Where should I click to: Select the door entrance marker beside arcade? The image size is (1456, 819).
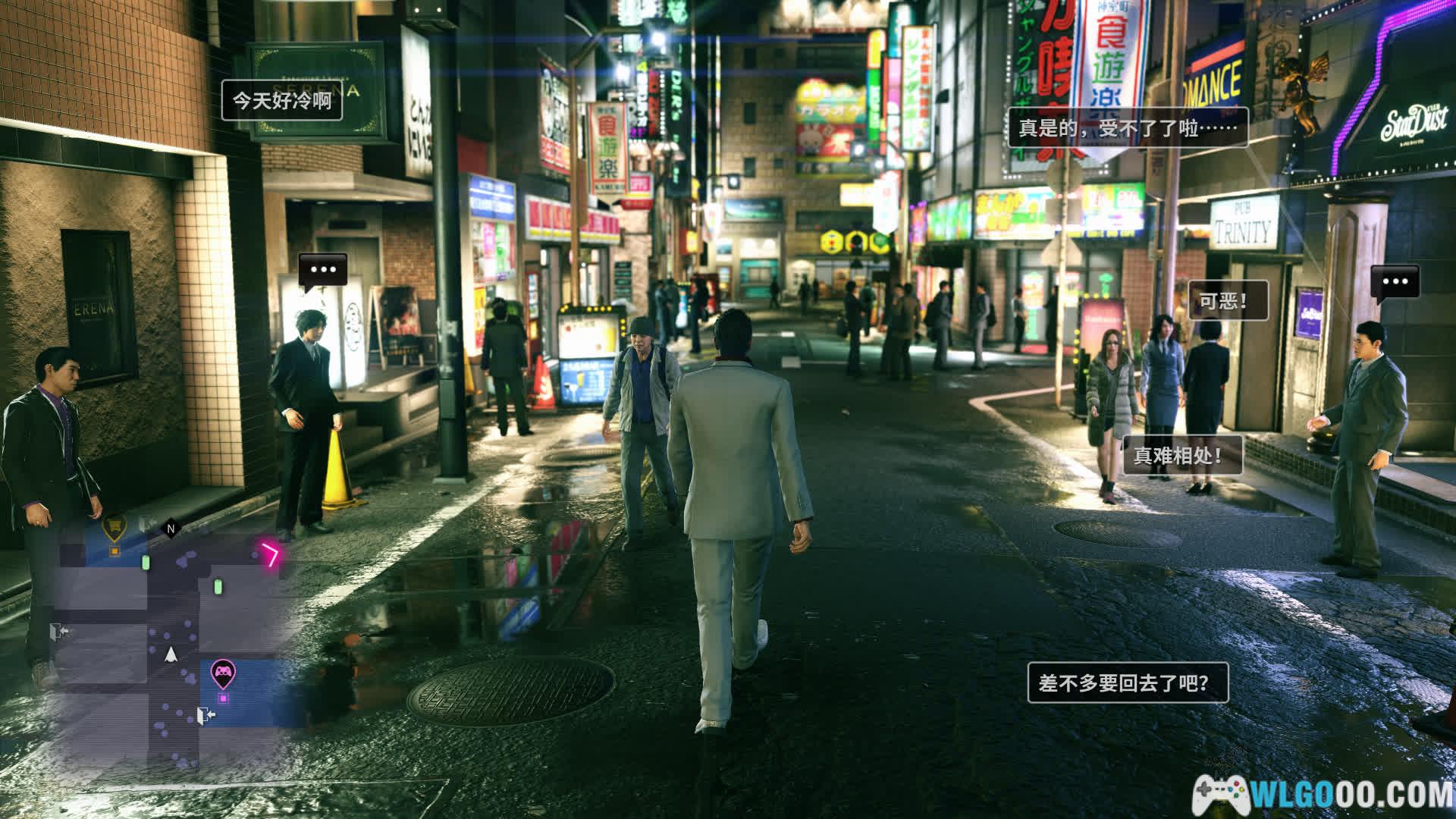tap(205, 714)
